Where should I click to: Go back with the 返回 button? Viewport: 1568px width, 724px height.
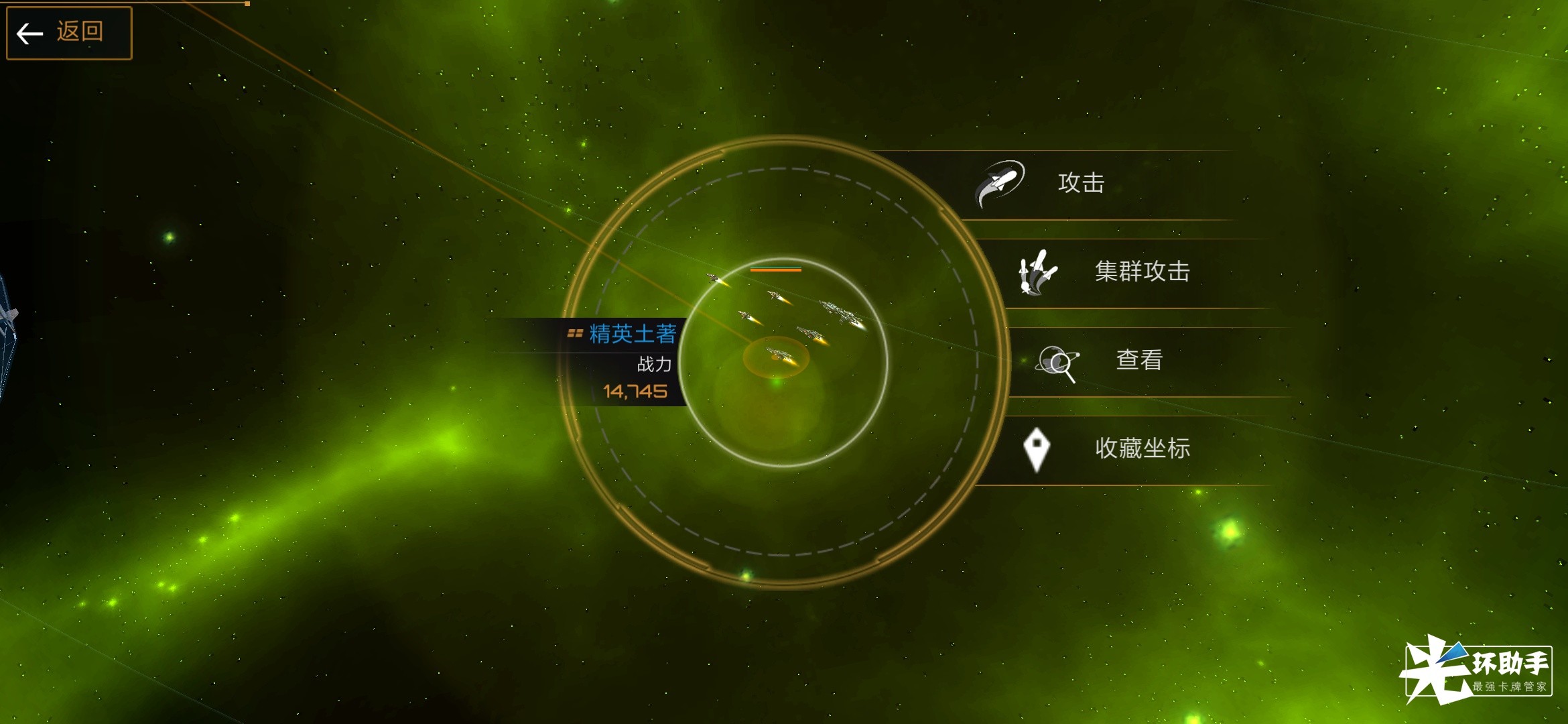click(69, 32)
